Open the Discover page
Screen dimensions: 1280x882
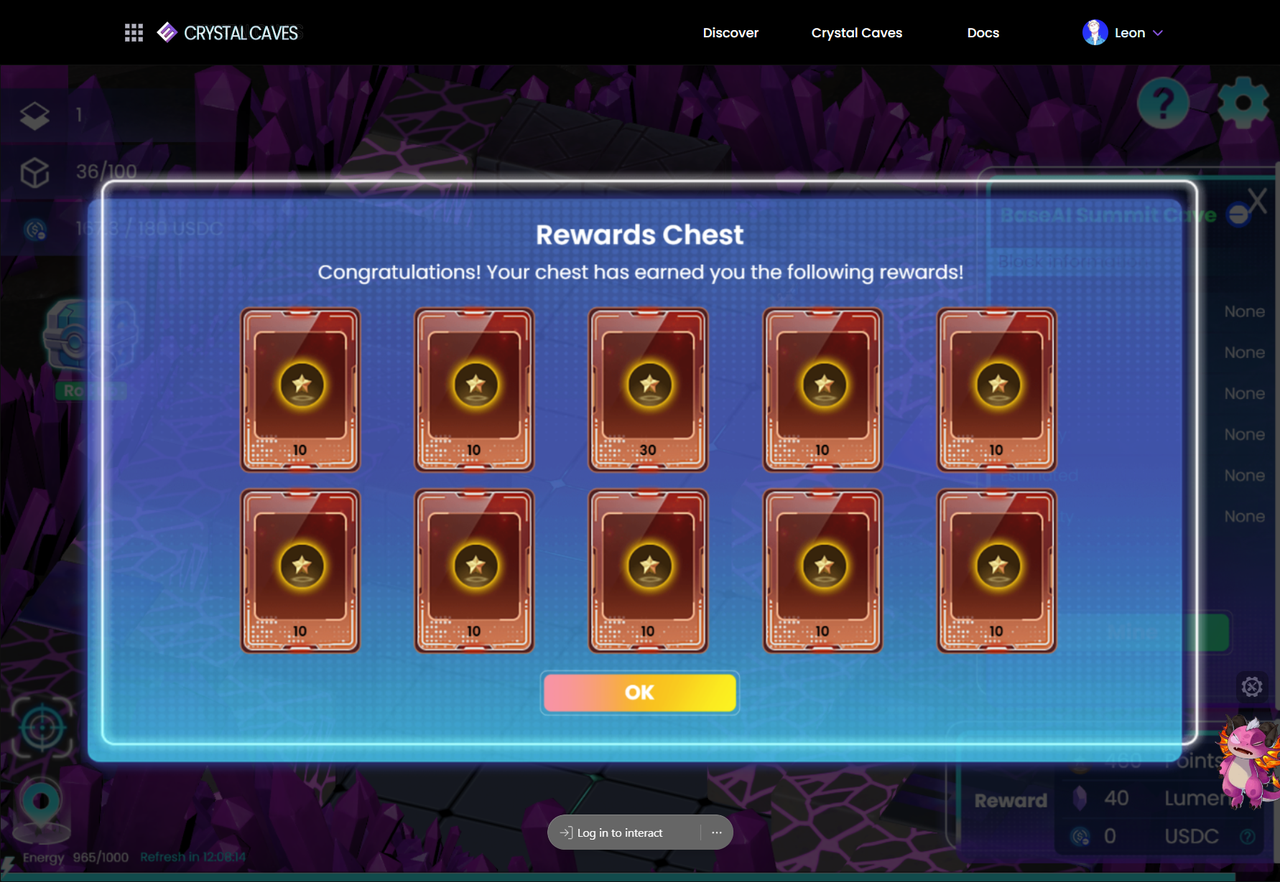pos(730,33)
